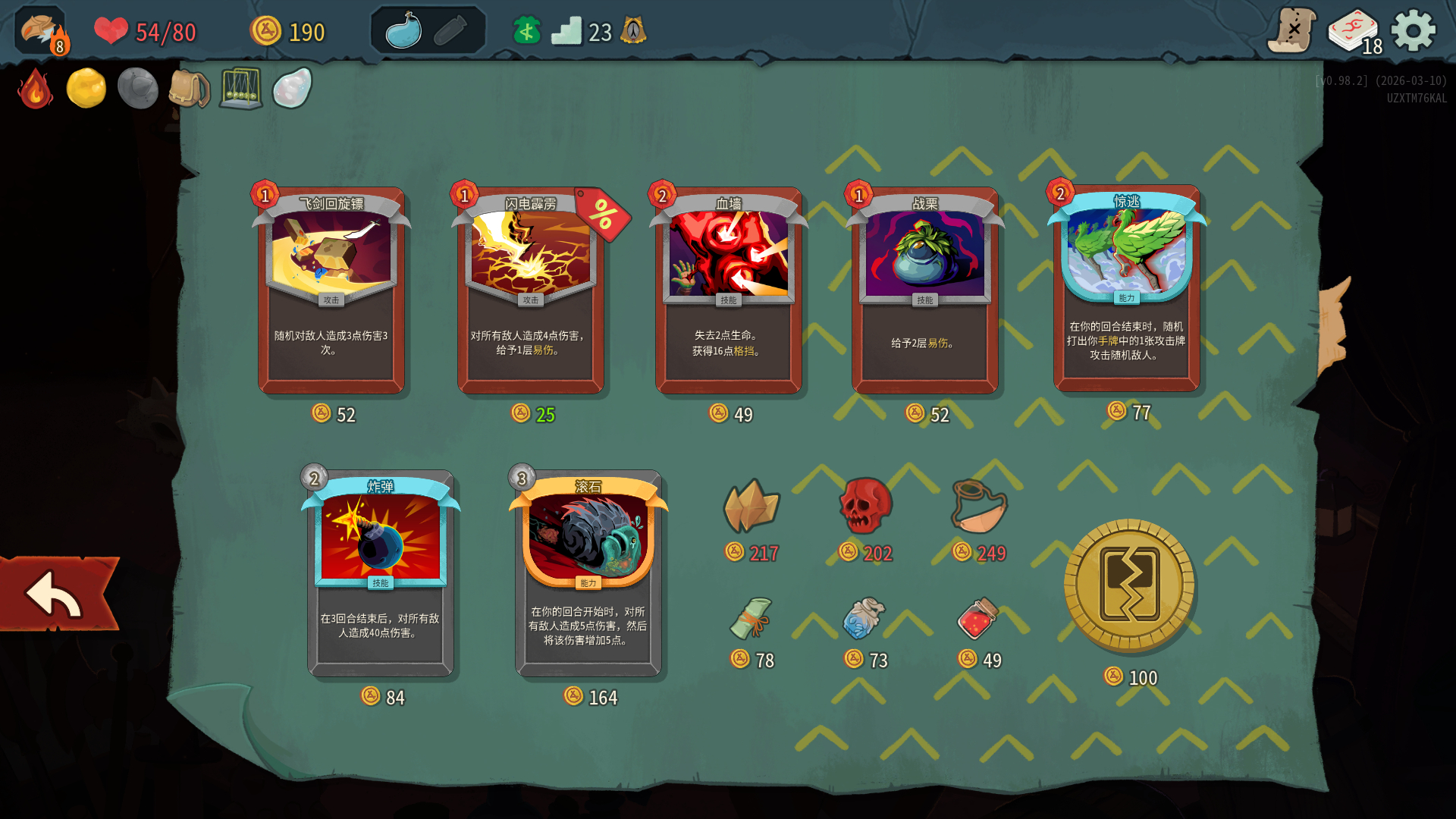Open the settings gear
Viewport: 1456px width, 819px height.
[x=1413, y=31]
